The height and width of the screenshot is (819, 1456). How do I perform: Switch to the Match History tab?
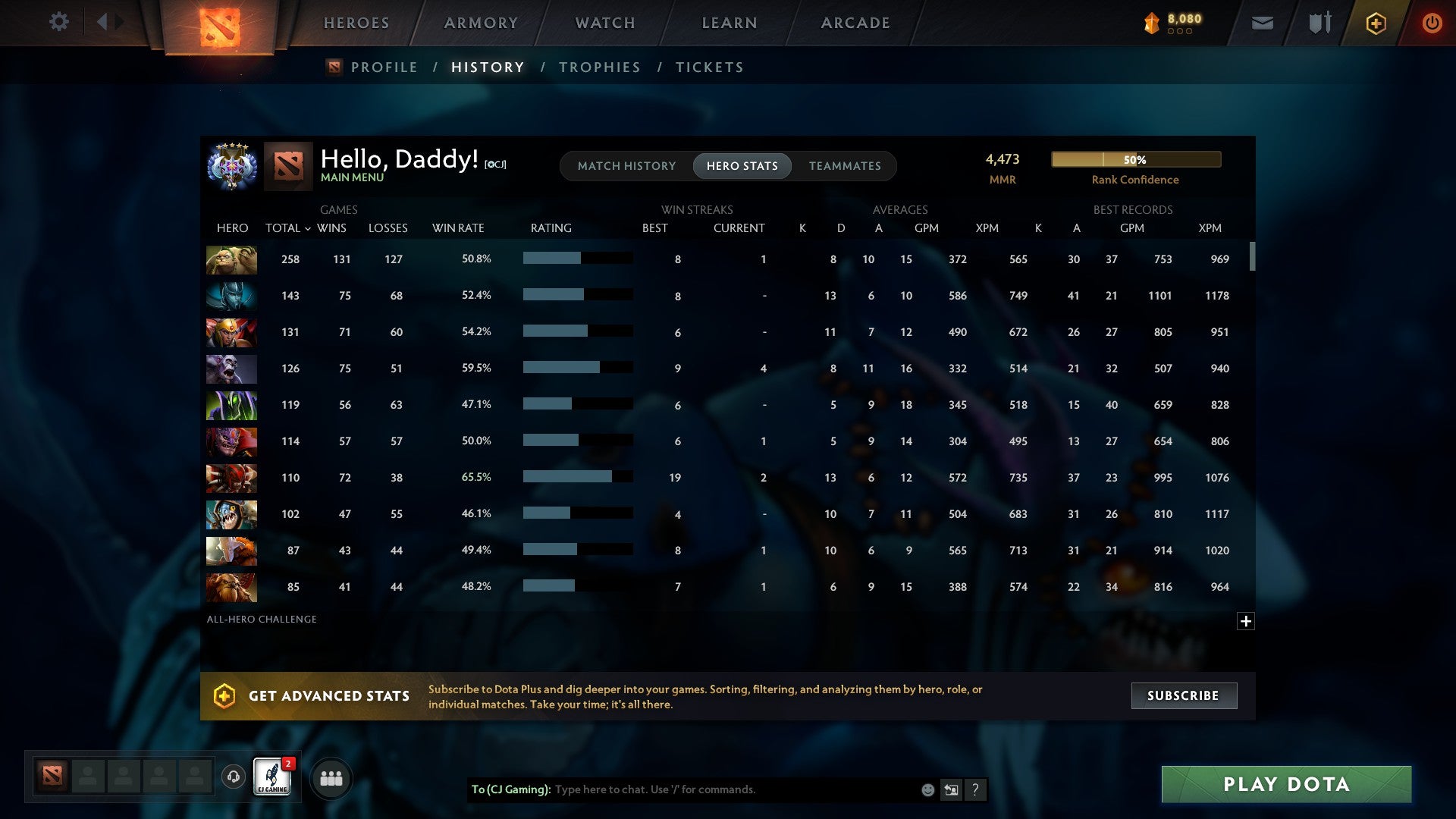tap(626, 166)
